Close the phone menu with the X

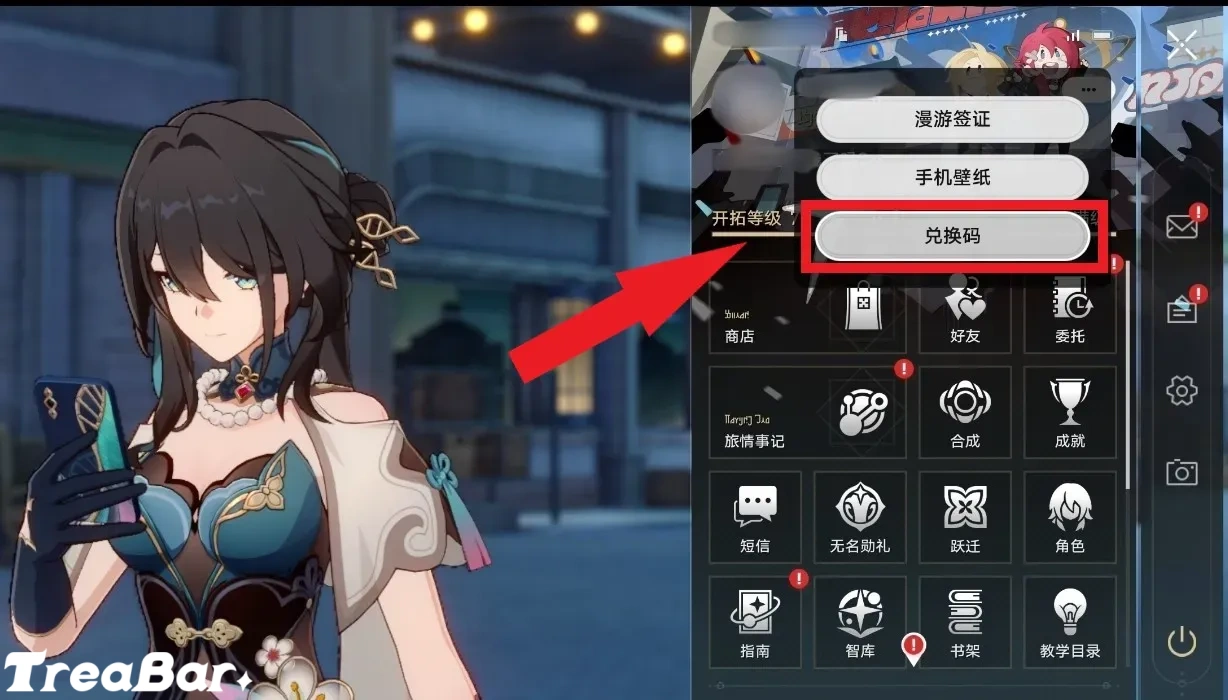[x=1182, y=43]
